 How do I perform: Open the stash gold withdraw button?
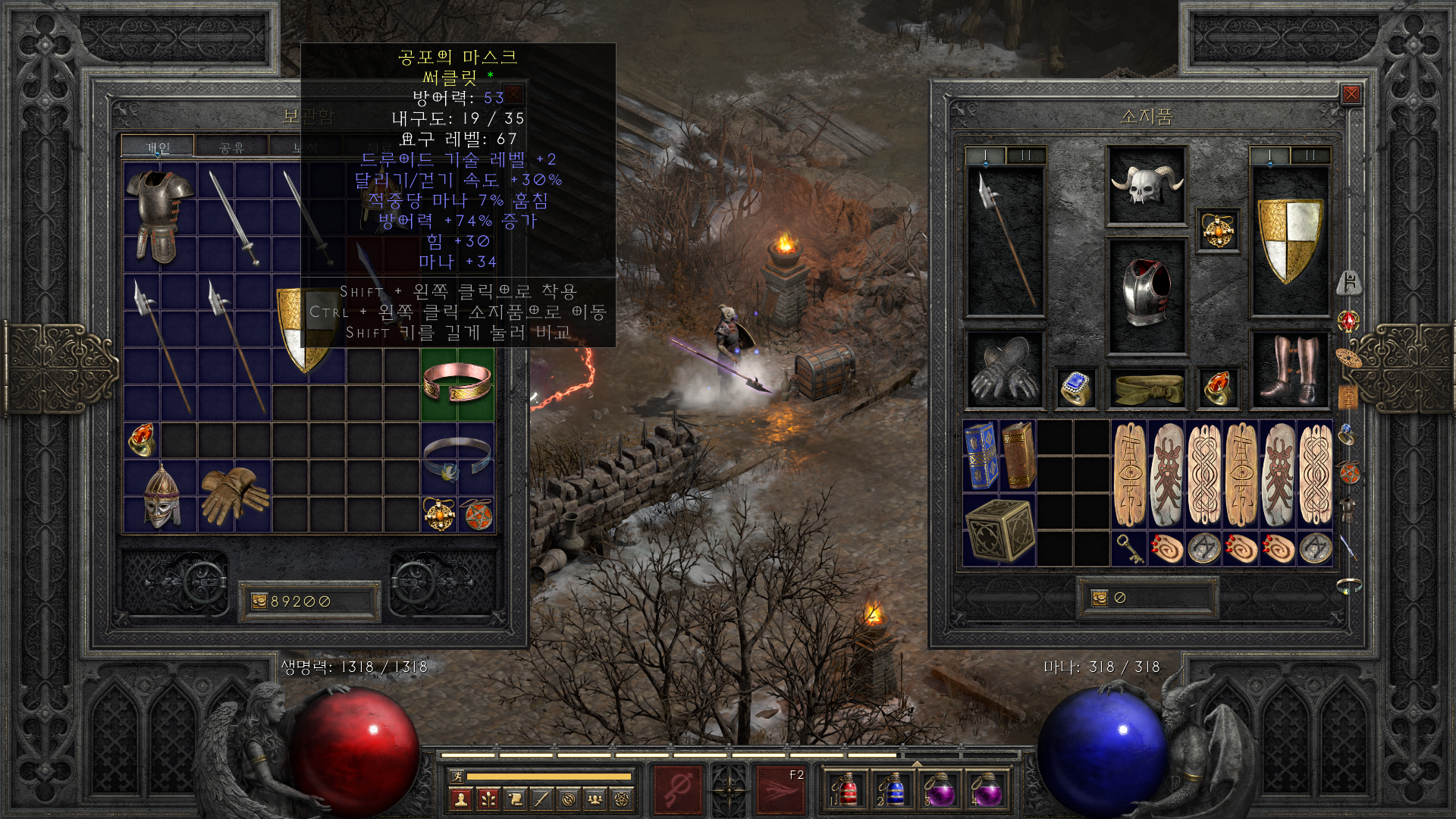point(259,601)
